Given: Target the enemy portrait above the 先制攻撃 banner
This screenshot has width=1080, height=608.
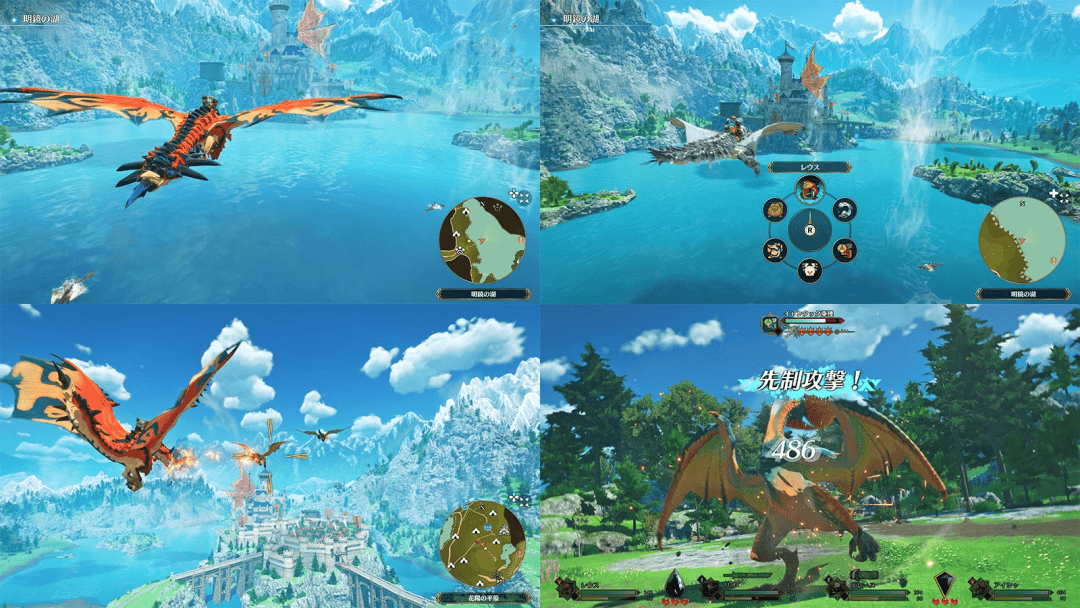Looking at the screenshot, I should (771, 324).
